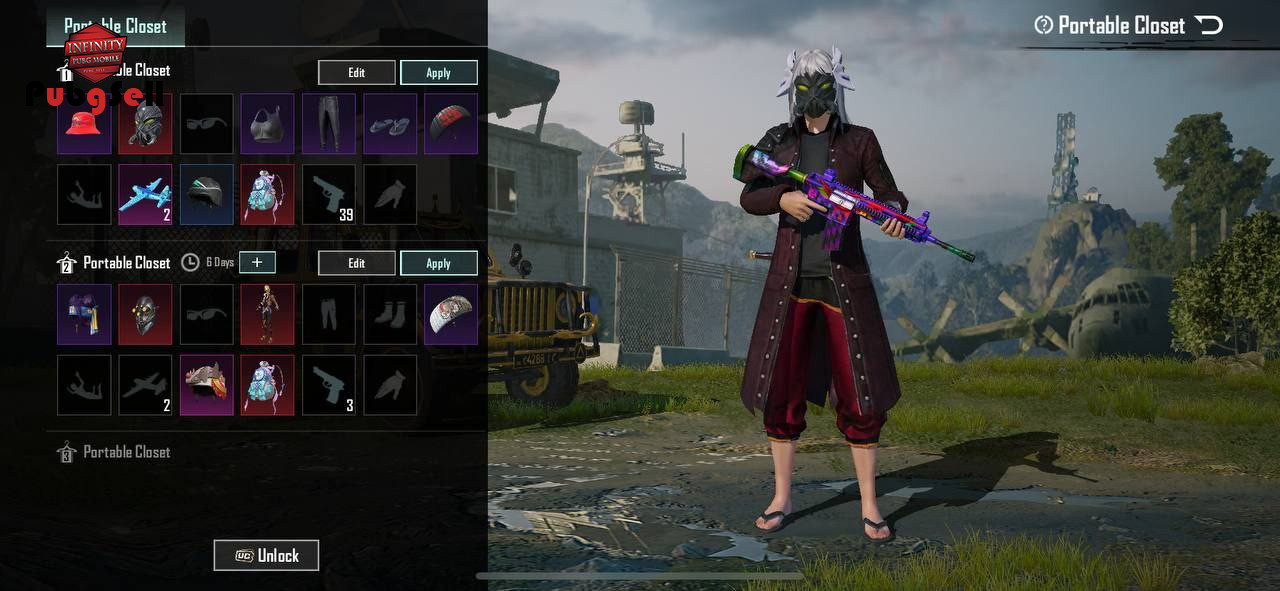The height and width of the screenshot is (591, 1280).
Task: Open the Portable Closet help icon
Action: click(x=1045, y=26)
